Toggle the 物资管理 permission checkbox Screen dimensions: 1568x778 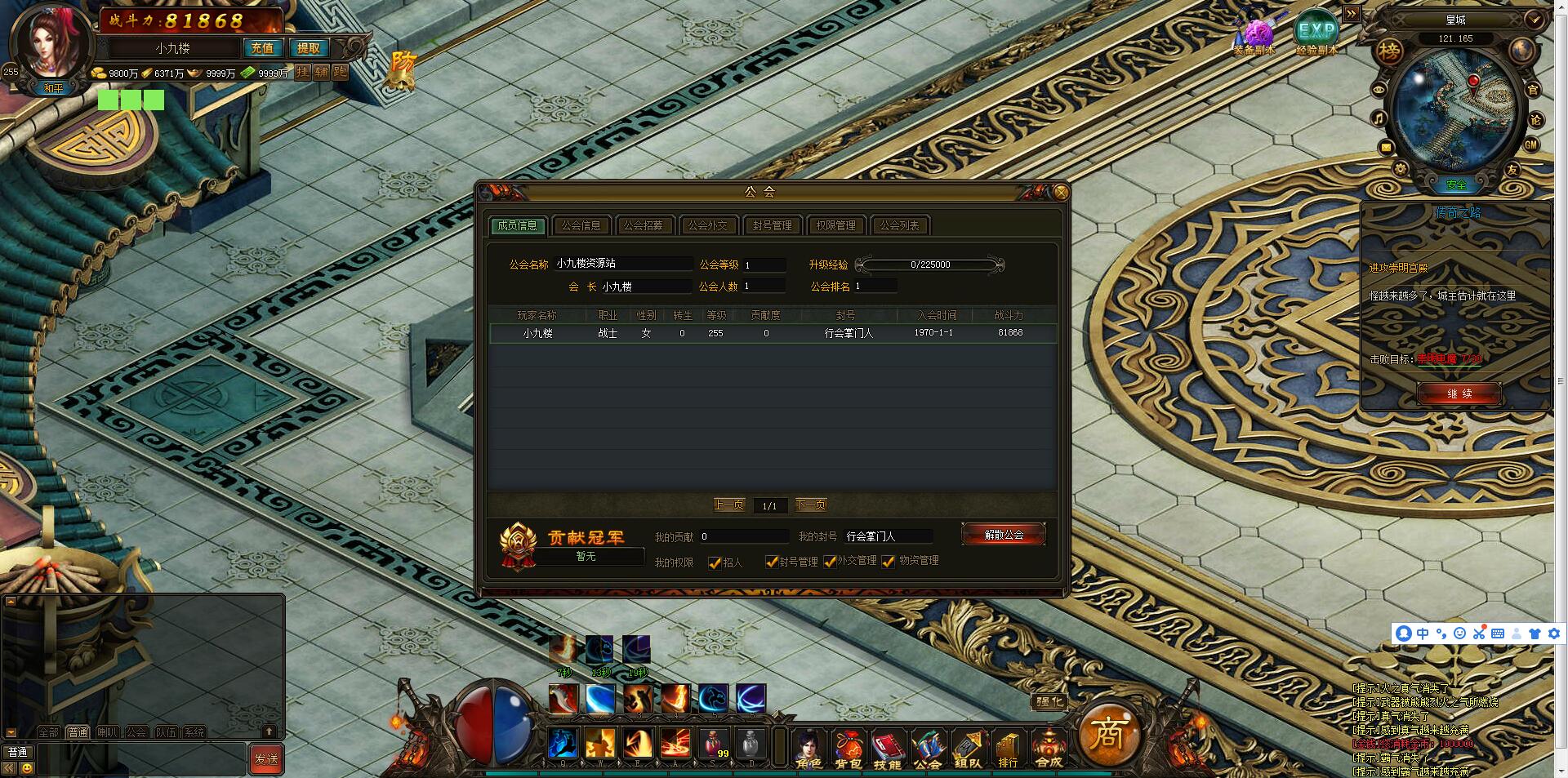point(888,562)
